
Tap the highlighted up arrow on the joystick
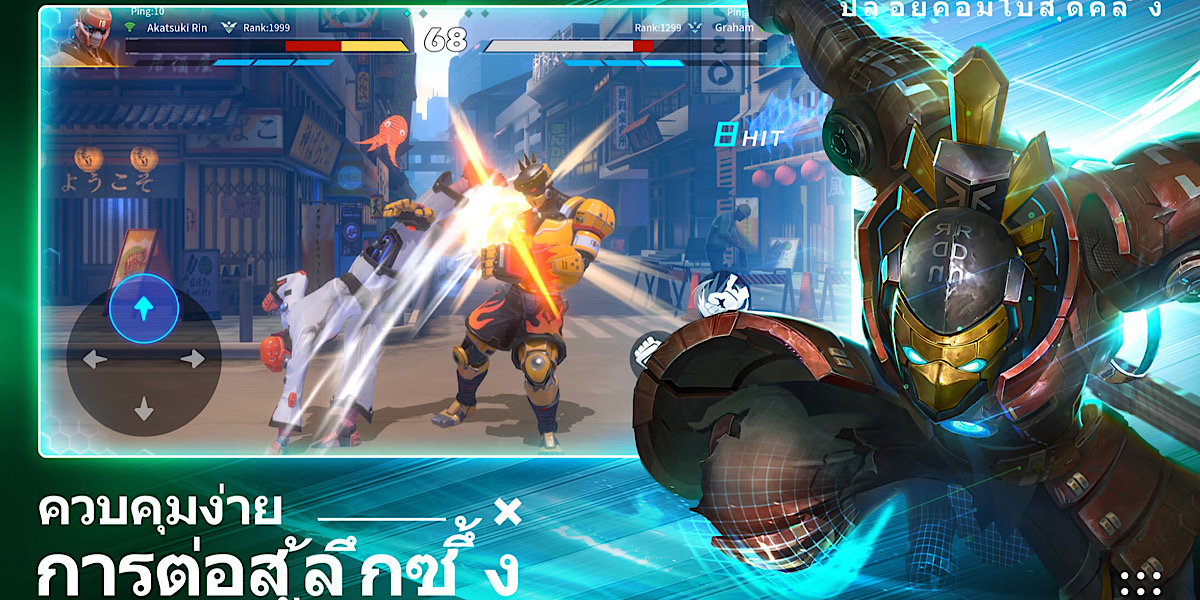click(144, 309)
